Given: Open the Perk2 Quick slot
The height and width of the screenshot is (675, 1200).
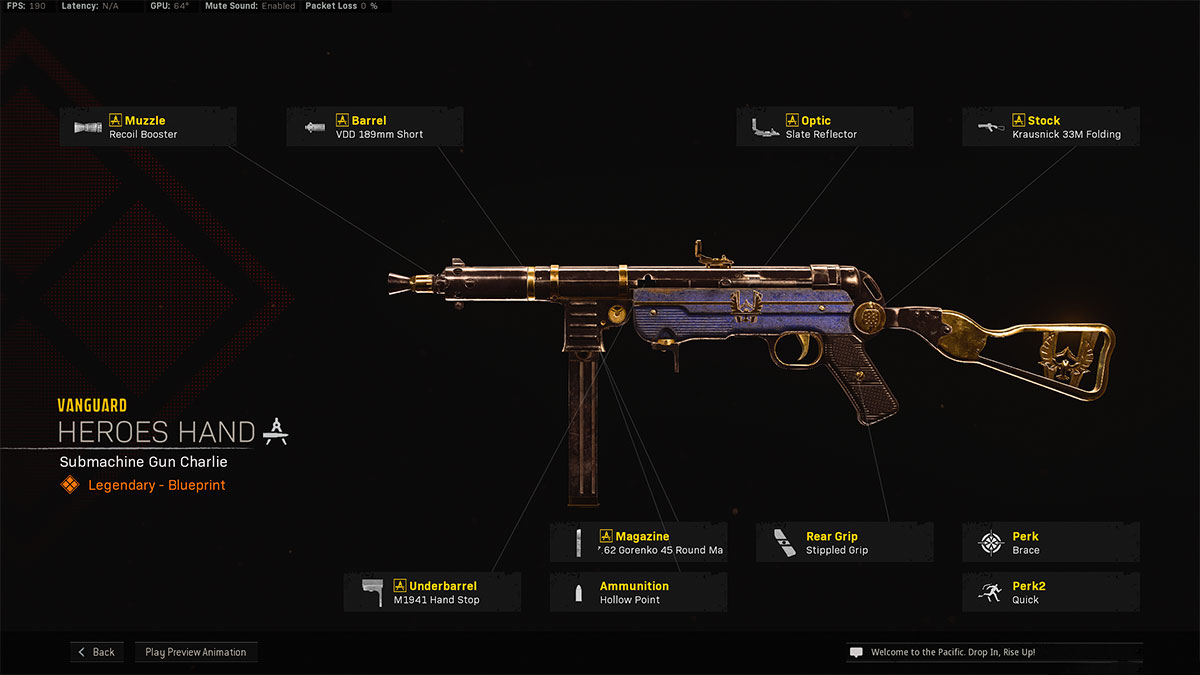Looking at the screenshot, I should pyautogui.click(x=1050, y=592).
